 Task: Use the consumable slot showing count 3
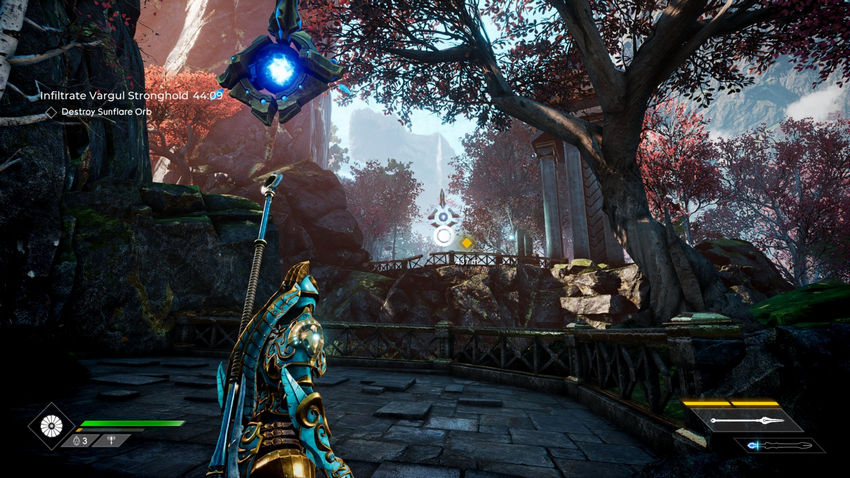coord(79,440)
